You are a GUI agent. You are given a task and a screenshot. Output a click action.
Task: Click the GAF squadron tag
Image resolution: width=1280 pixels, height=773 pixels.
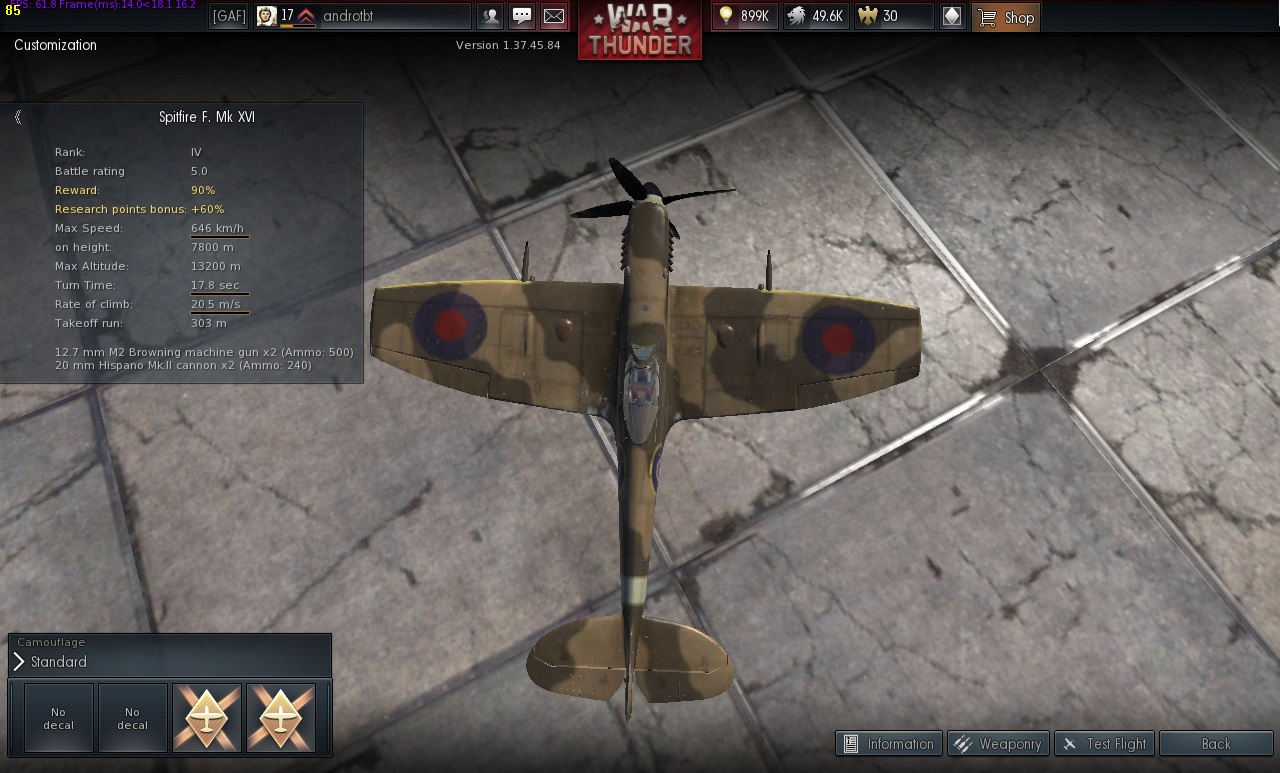coord(229,16)
